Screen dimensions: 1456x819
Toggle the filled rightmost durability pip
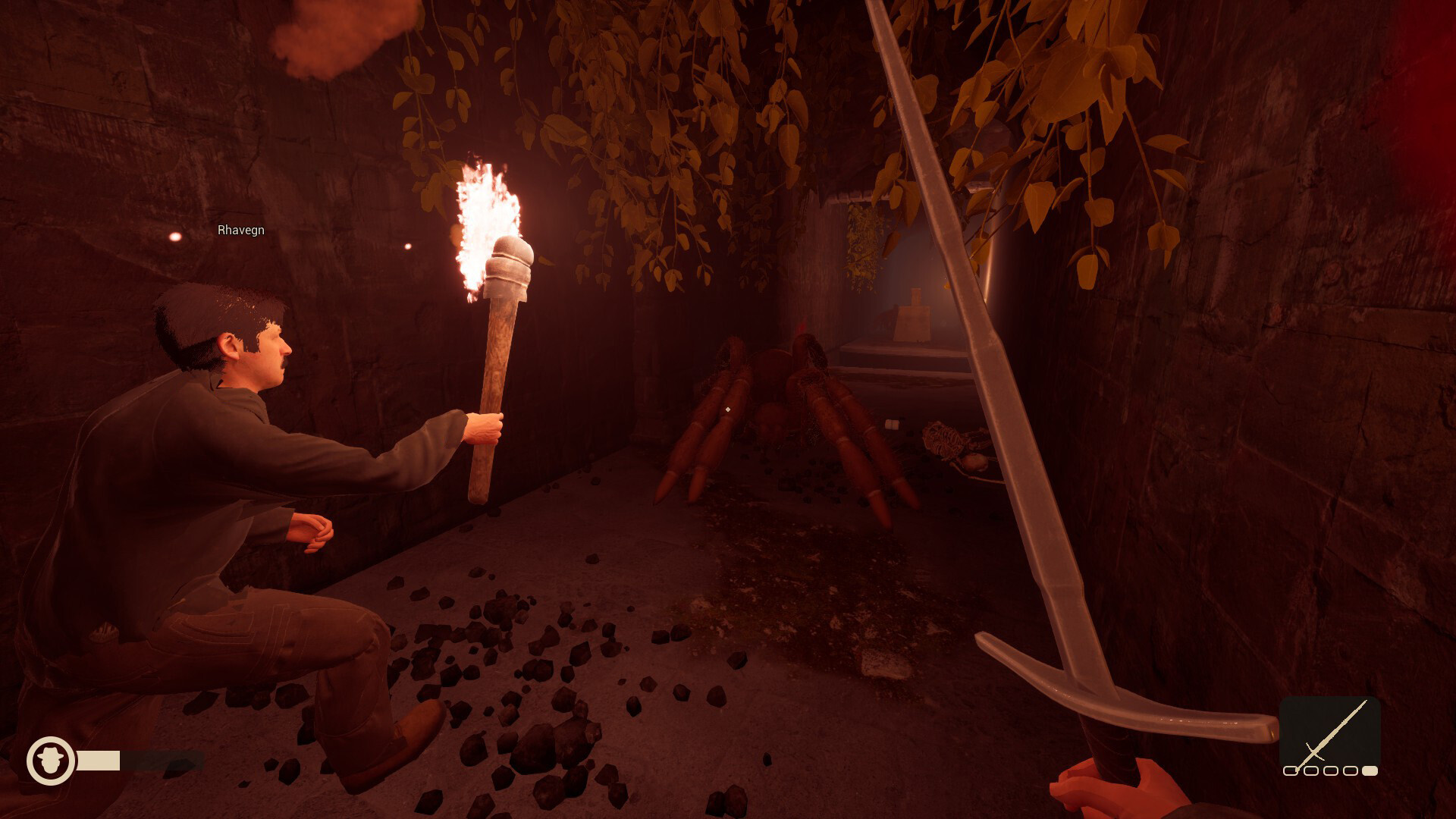[1370, 771]
